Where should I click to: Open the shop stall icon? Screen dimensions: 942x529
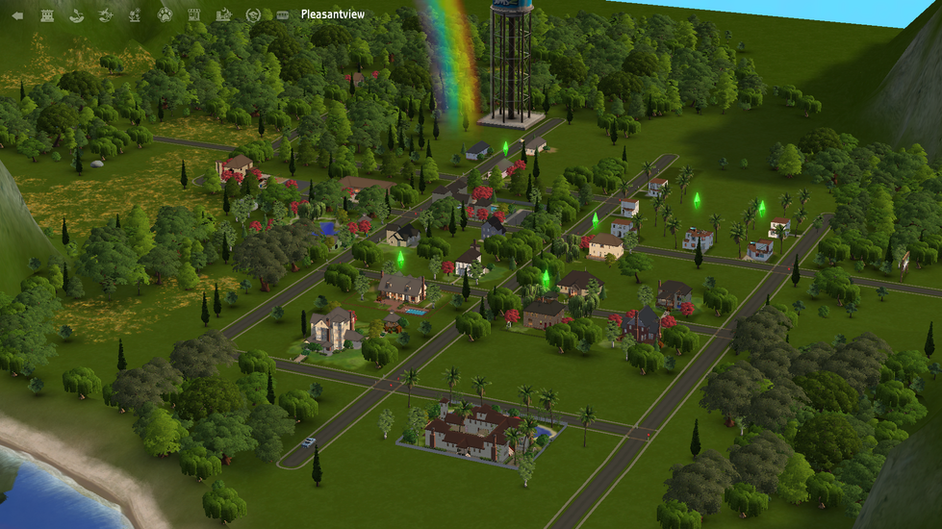(x=195, y=15)
